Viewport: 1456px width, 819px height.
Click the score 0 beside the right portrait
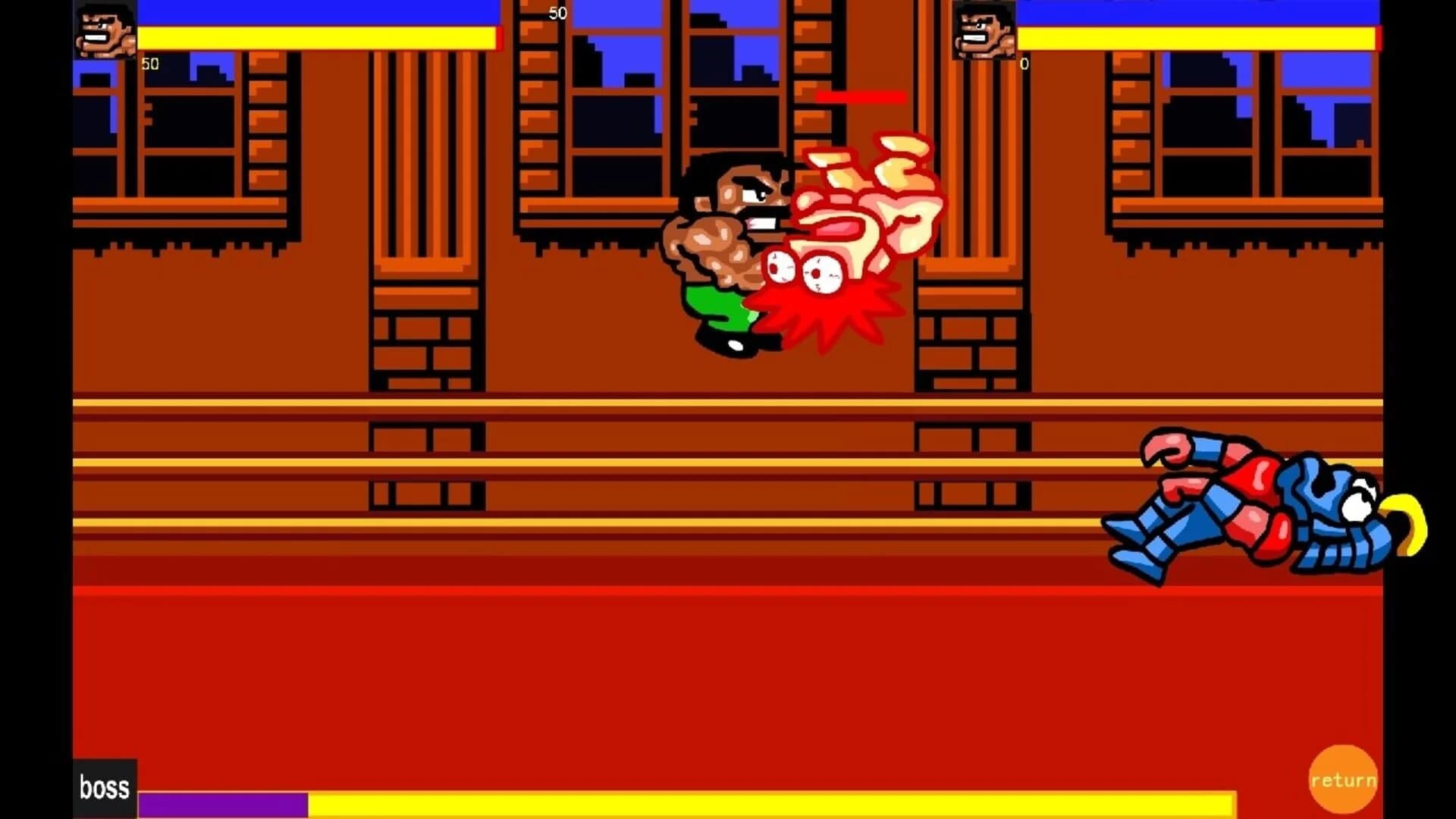pyautogui.click(x=1023, y=64)
